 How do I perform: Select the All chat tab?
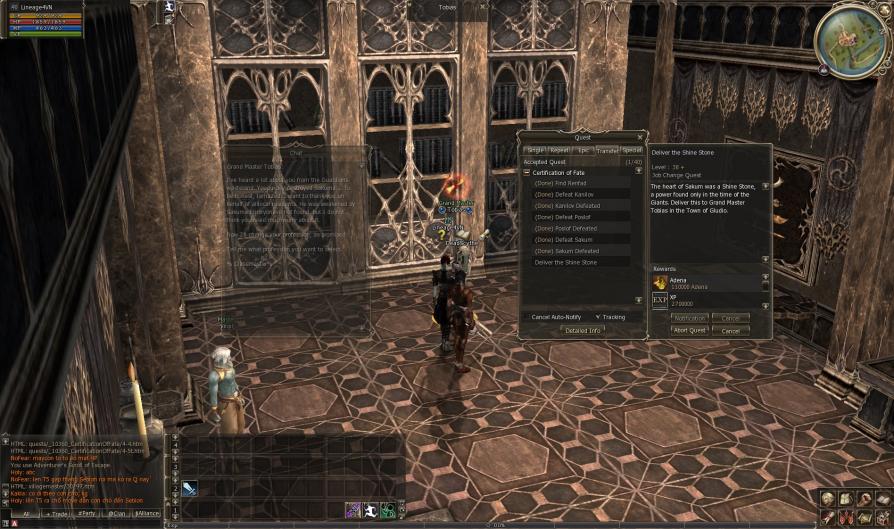pyautogui.click(x=26, y=513)
